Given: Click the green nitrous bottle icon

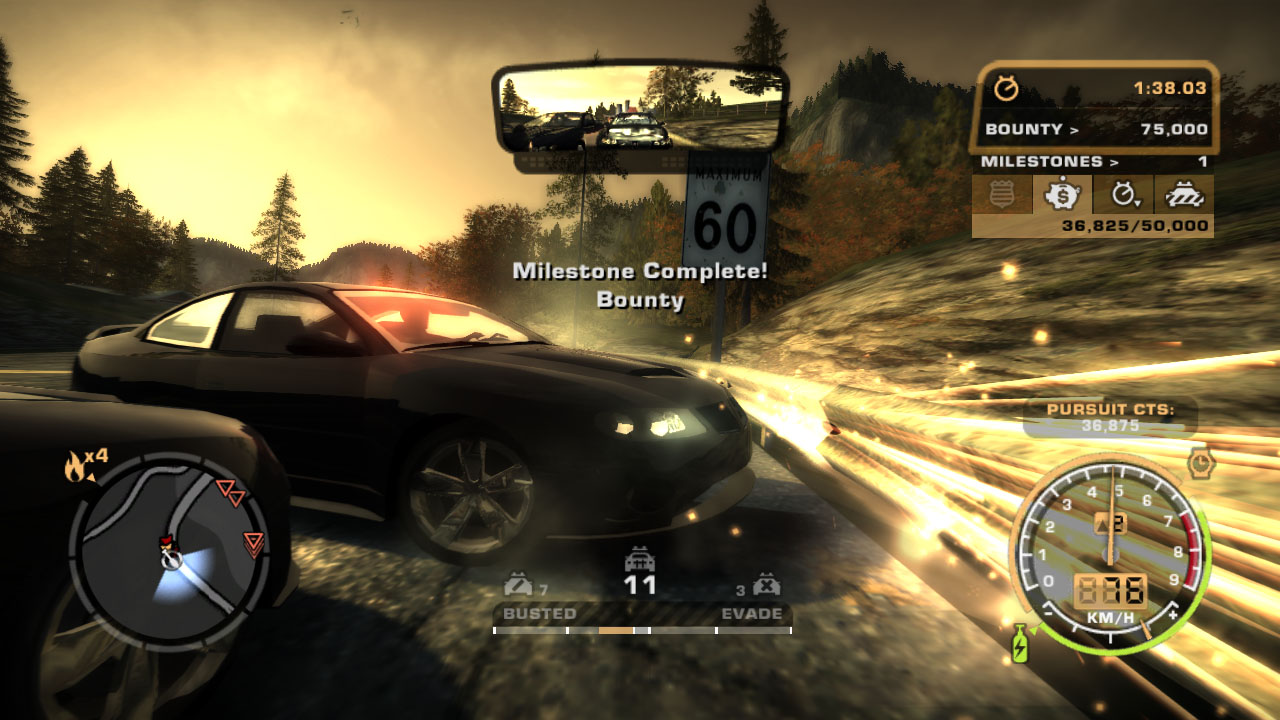Looking at the screenshot, I should (1019, 644).
